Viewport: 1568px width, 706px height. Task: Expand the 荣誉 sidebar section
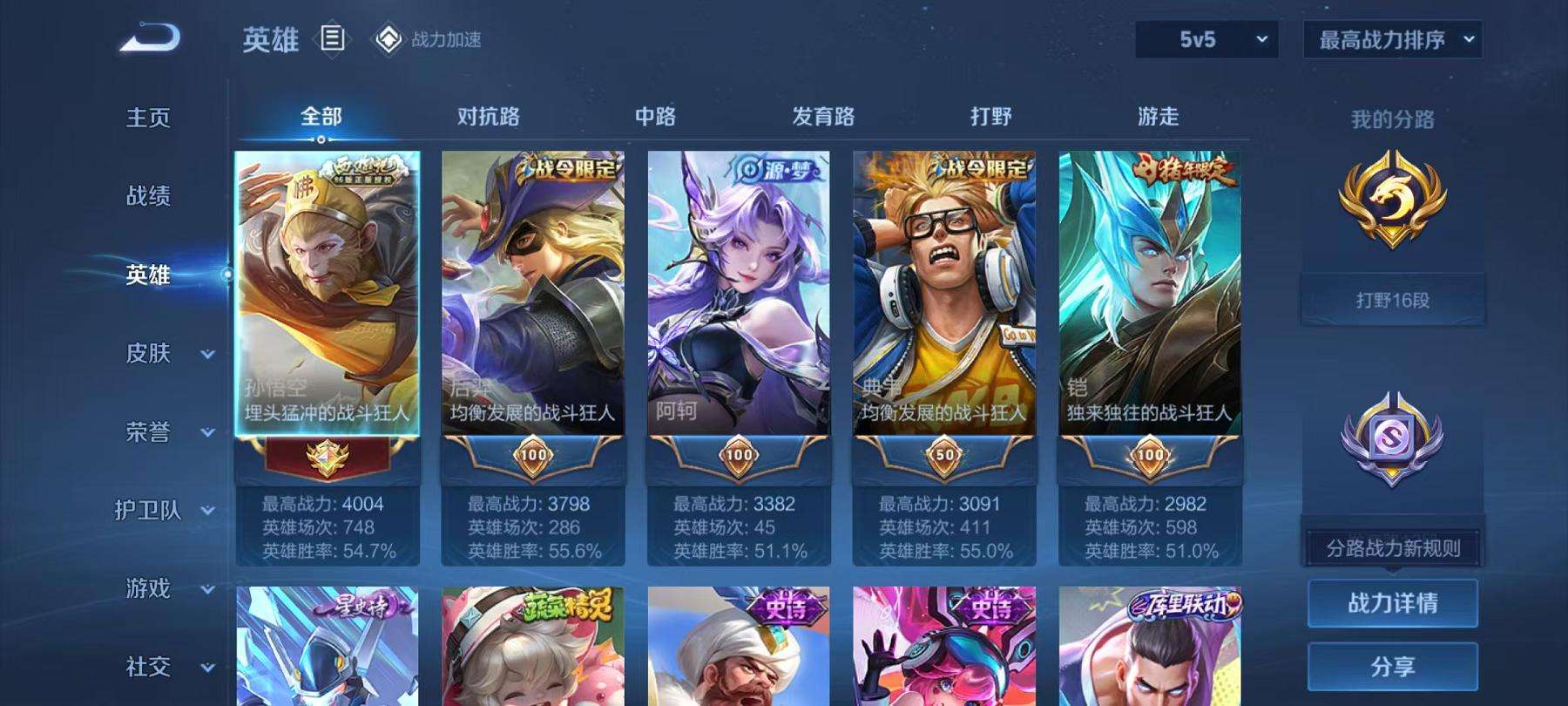point(162,431)
